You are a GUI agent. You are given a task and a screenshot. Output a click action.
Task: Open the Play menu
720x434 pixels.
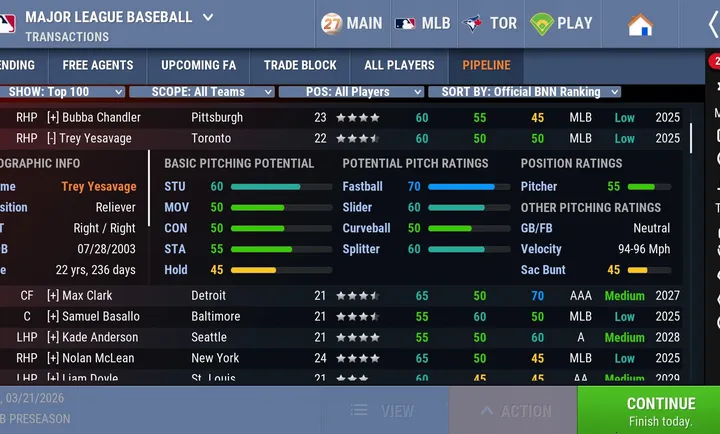pos(562,23)
